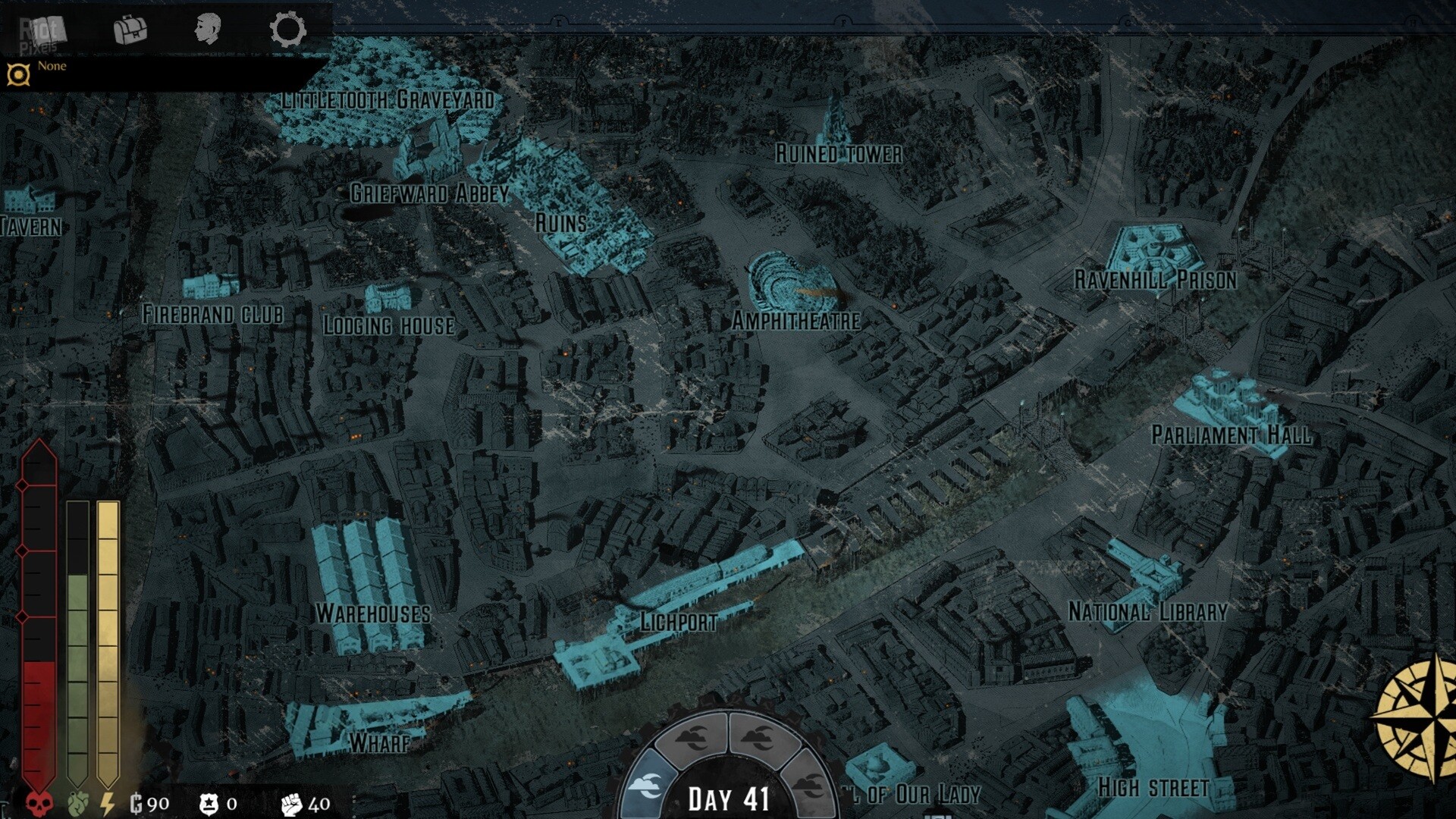Choose the Amphitheatre on the map
Screen dimensions: 1456x819
tap(795, 320)
